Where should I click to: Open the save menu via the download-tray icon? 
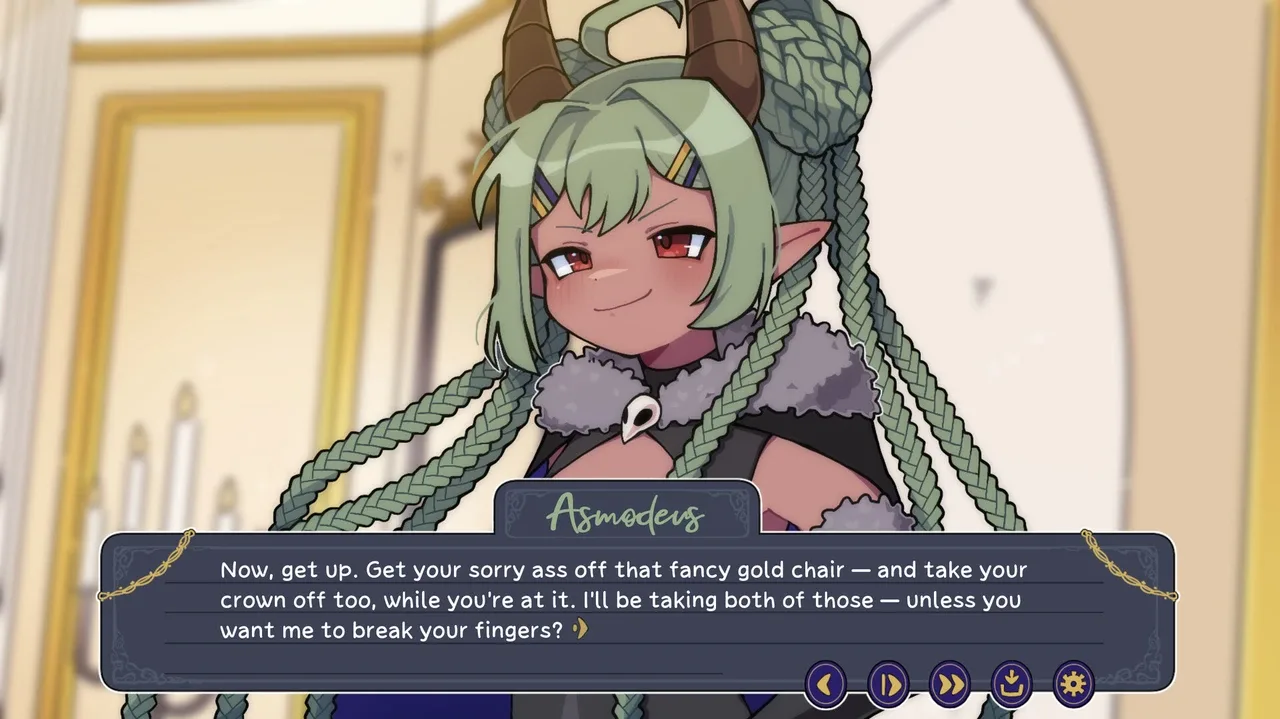(1011, 684)
